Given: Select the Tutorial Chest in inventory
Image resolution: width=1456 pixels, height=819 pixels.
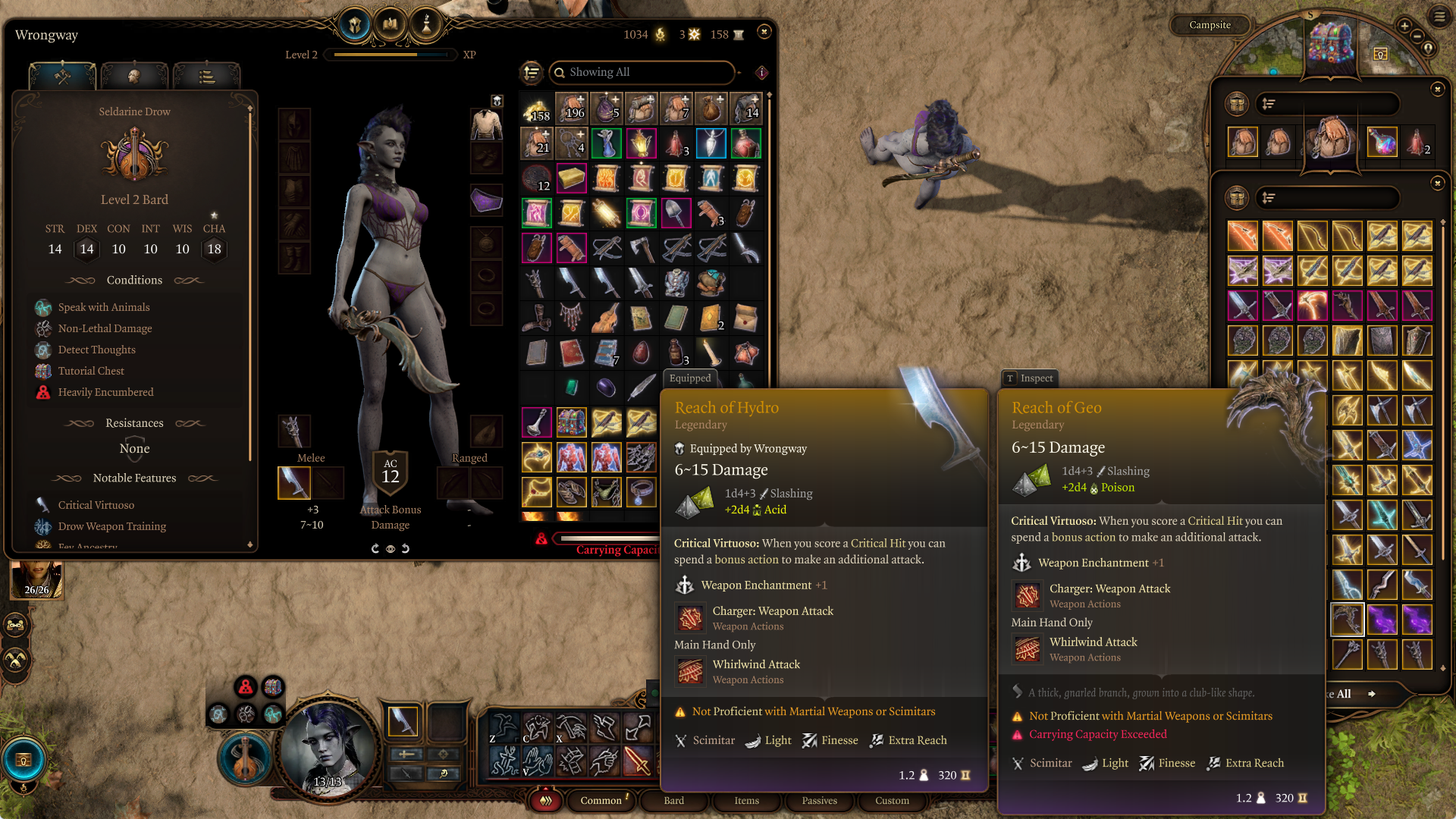Looking at the screenshot, I should click(571, 422).
